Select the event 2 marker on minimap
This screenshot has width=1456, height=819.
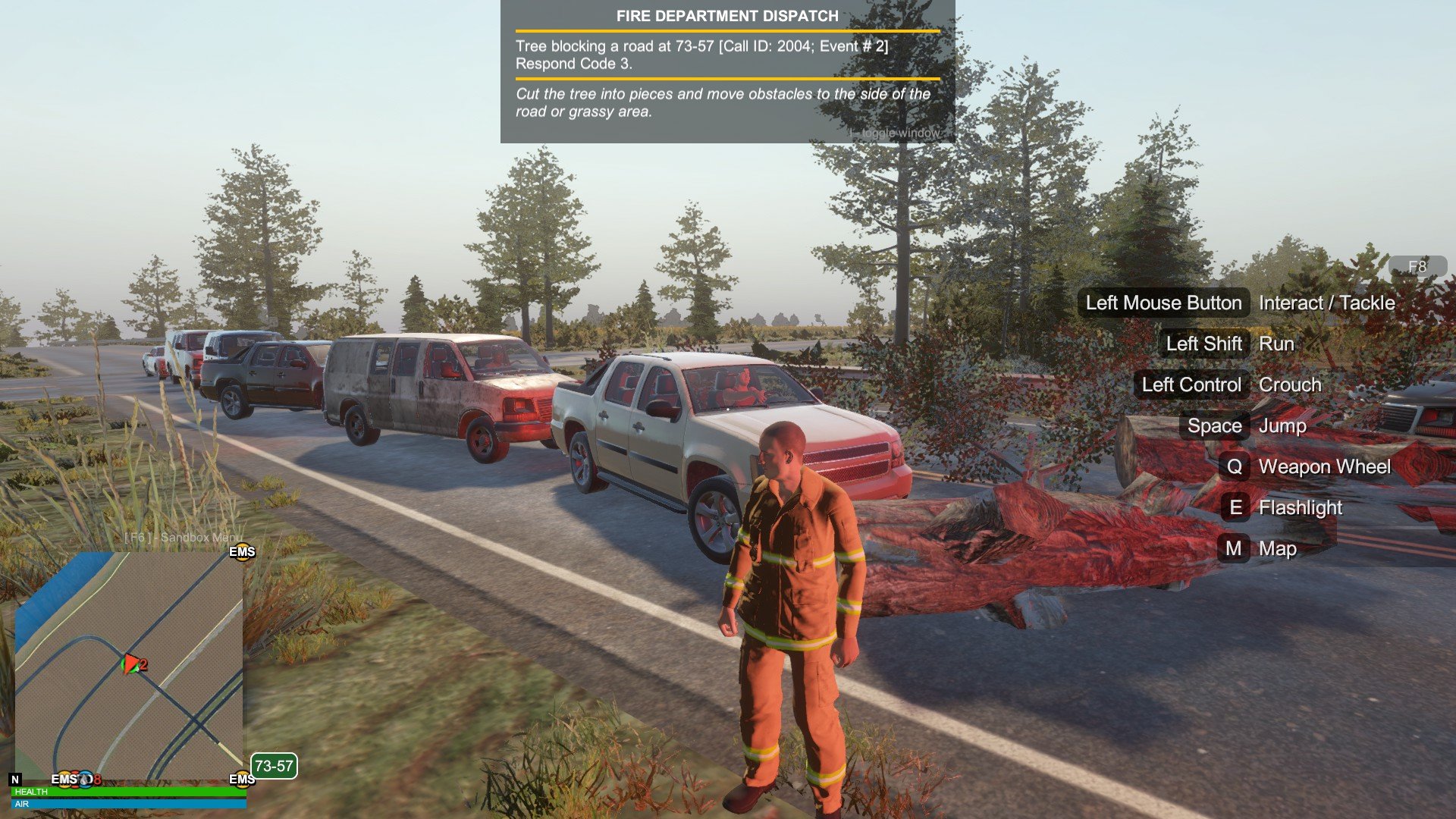click(x=134, y=665)
